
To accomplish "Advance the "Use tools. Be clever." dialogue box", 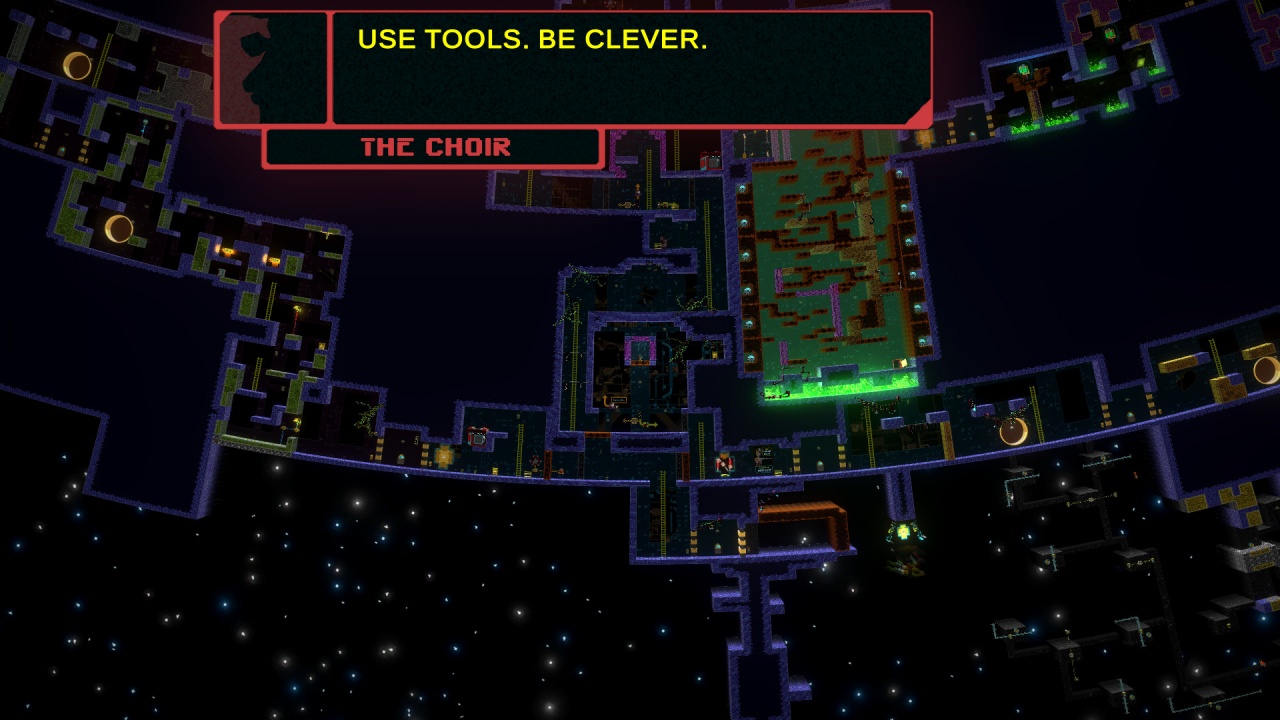I will click(x=630, y=68).
